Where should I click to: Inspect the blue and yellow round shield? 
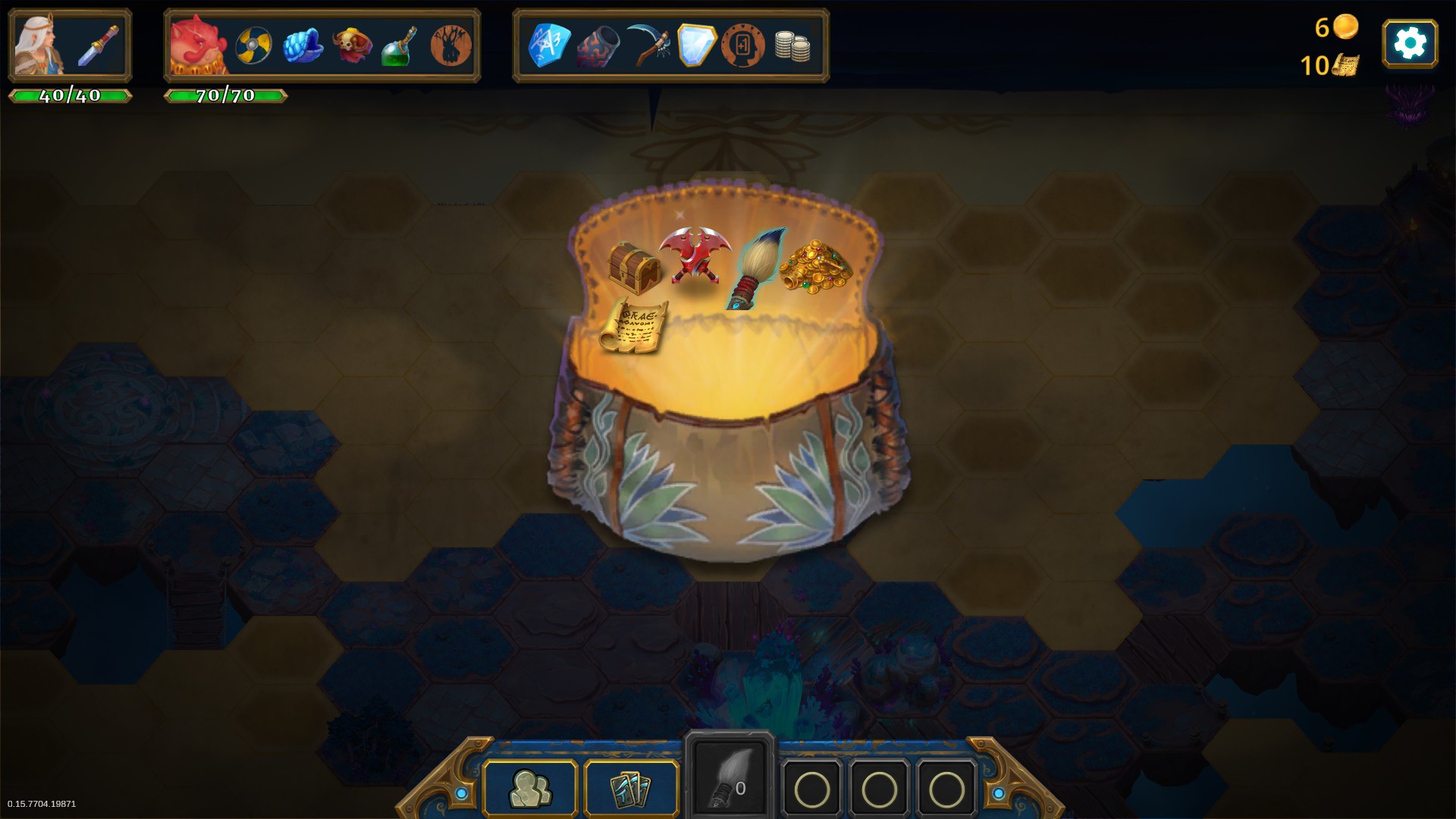point(253,45)
